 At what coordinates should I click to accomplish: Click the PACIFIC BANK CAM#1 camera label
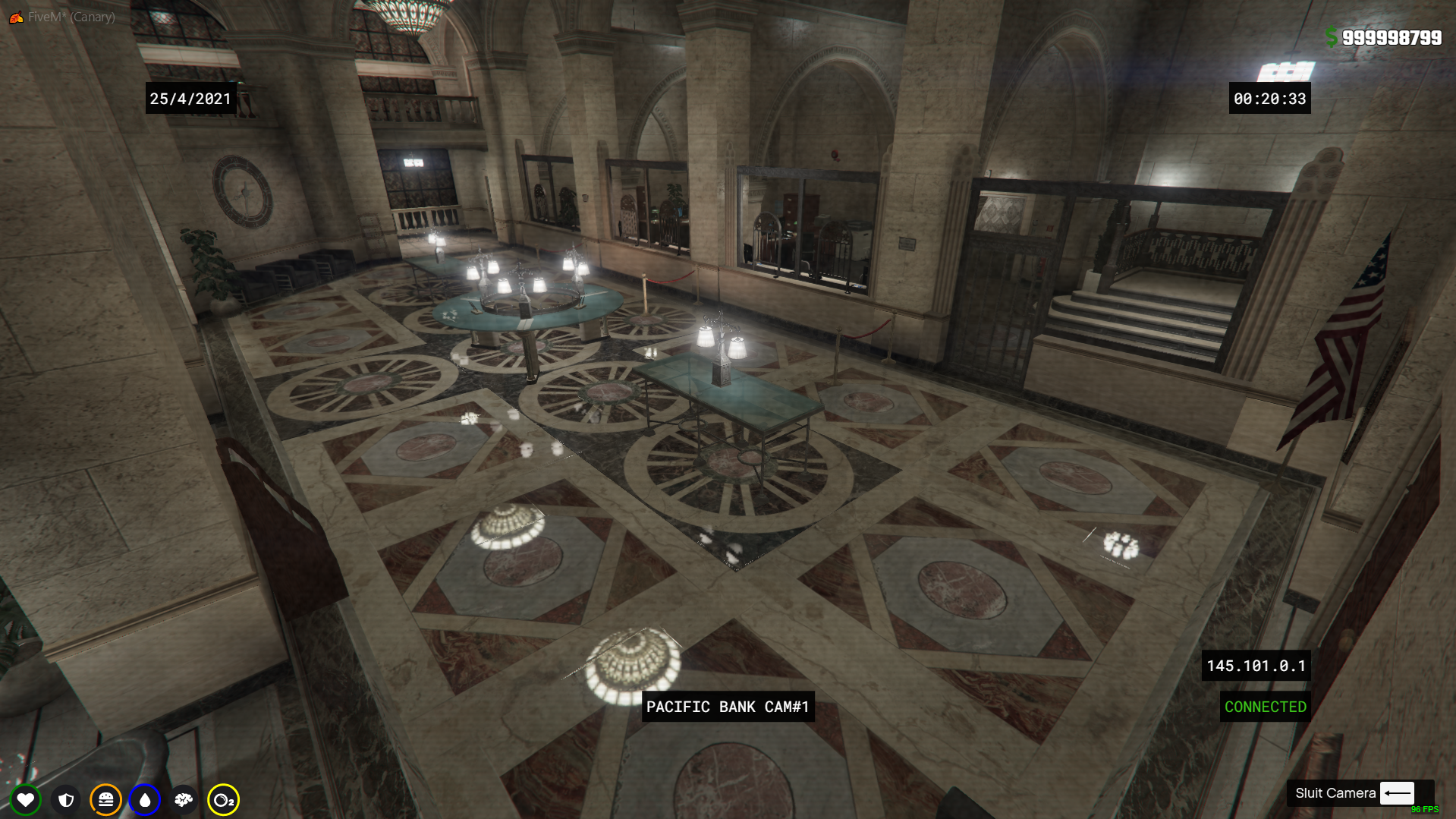[728, 707]
